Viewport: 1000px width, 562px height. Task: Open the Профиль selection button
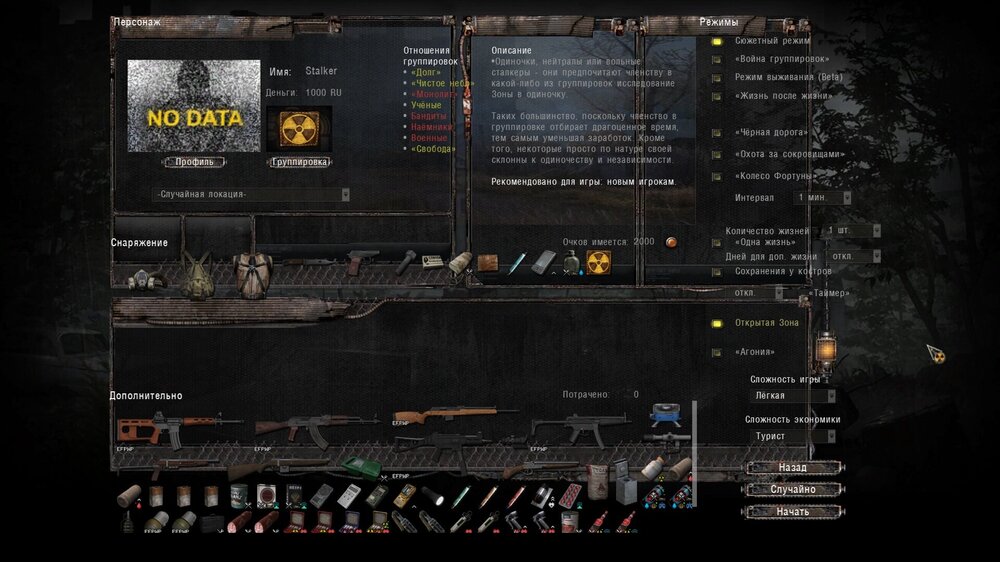pos(194,162)
